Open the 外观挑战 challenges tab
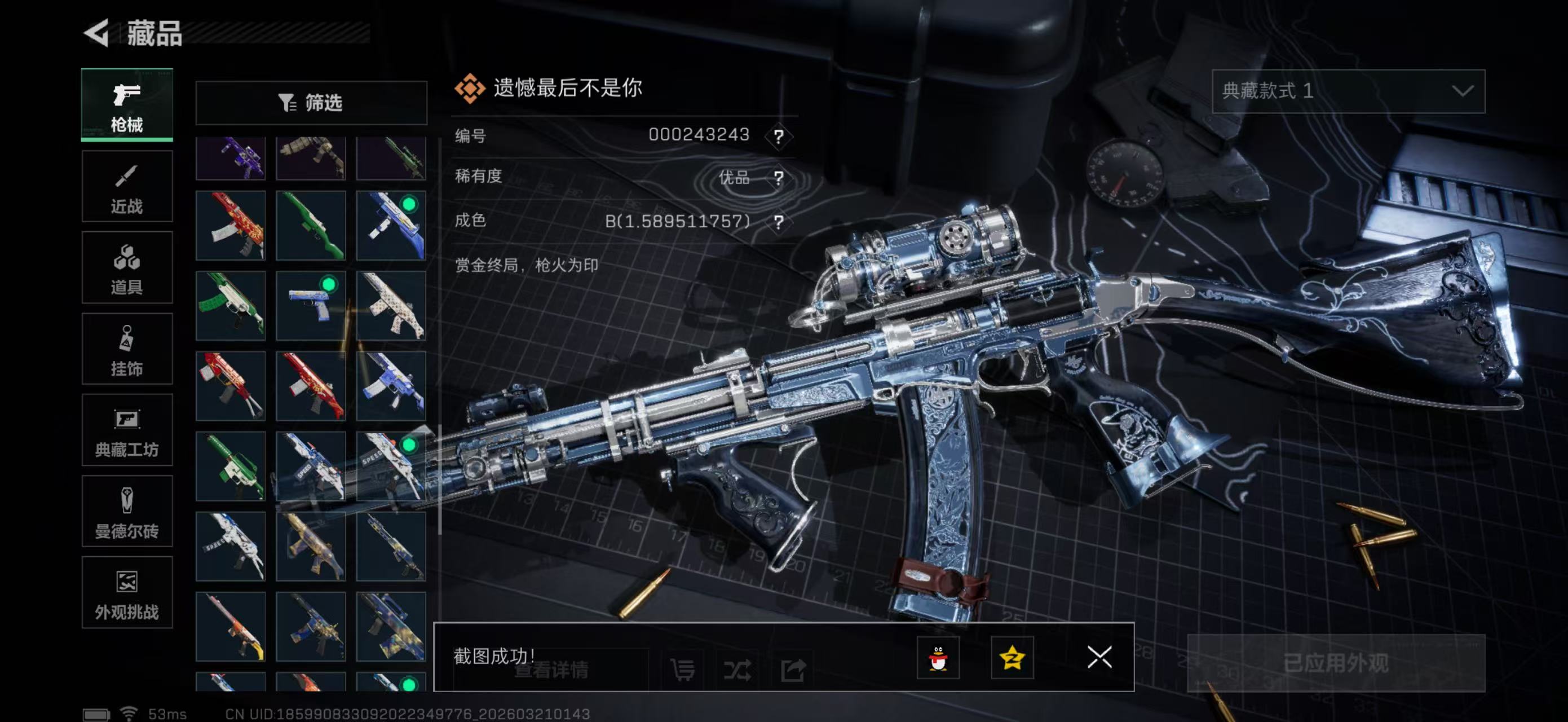Viewport: 1568px width, 722px height. 127,593
